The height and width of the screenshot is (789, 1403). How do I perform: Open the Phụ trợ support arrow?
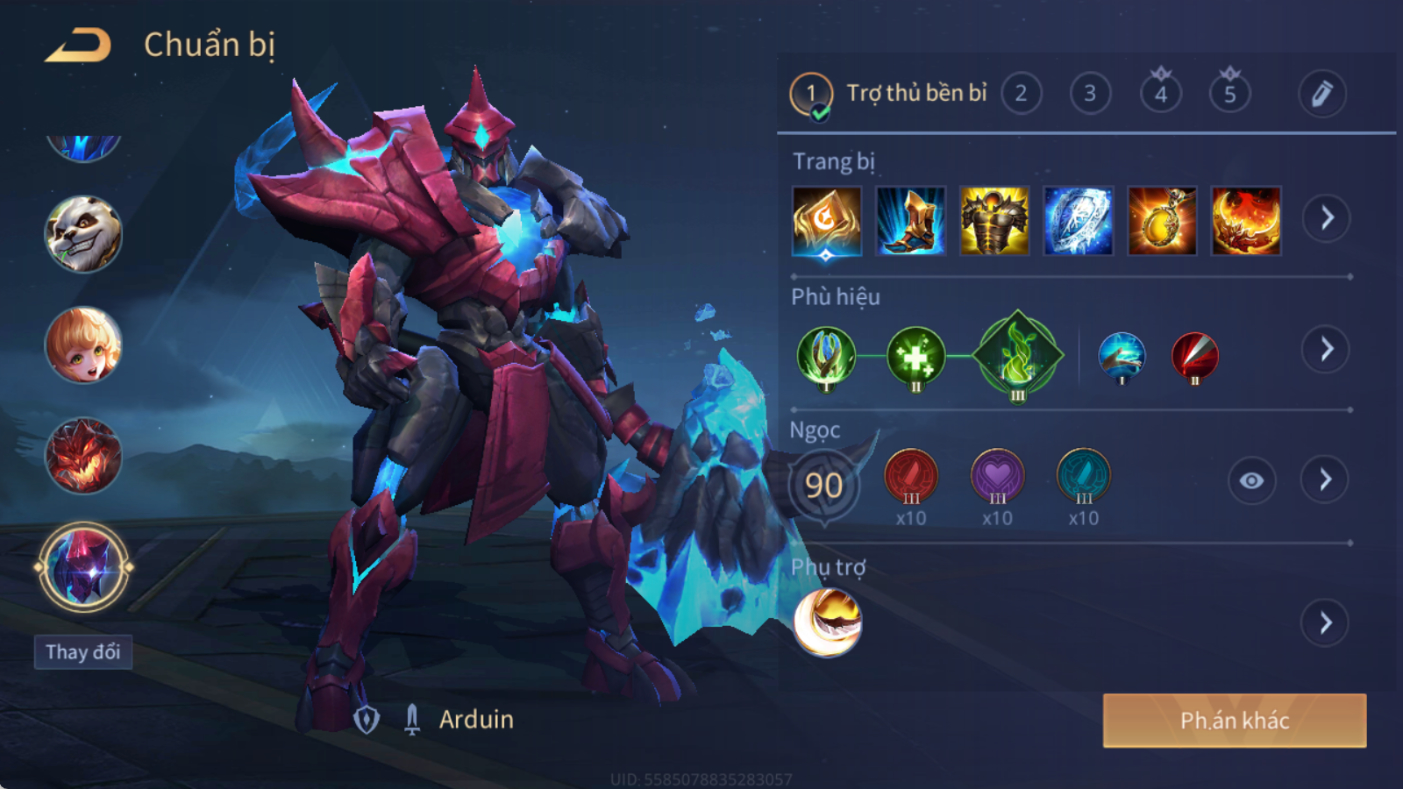(x=1325, y=623)
